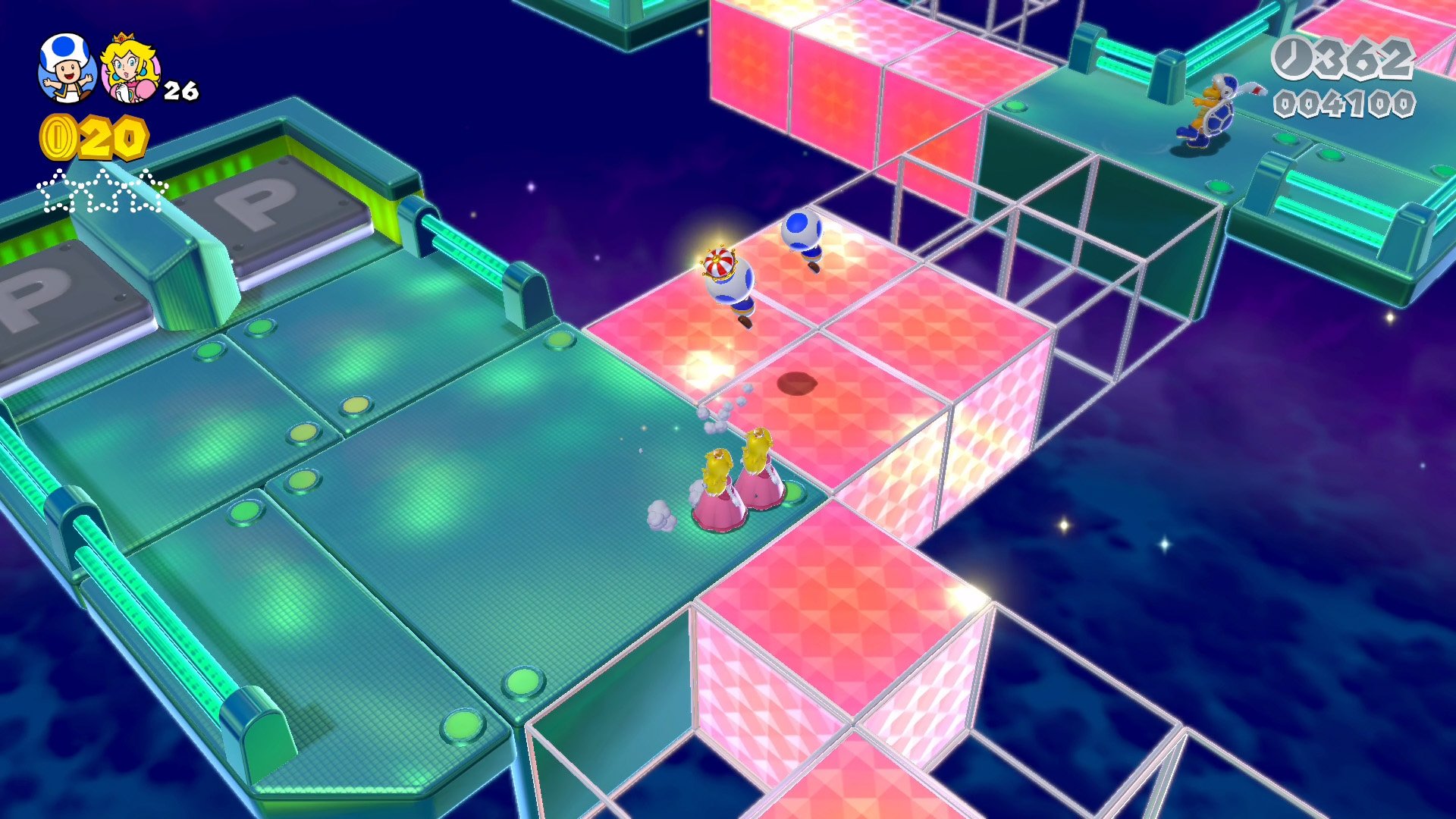Click the green star collection tracker

pyautogui.click(x=102, y=192)
